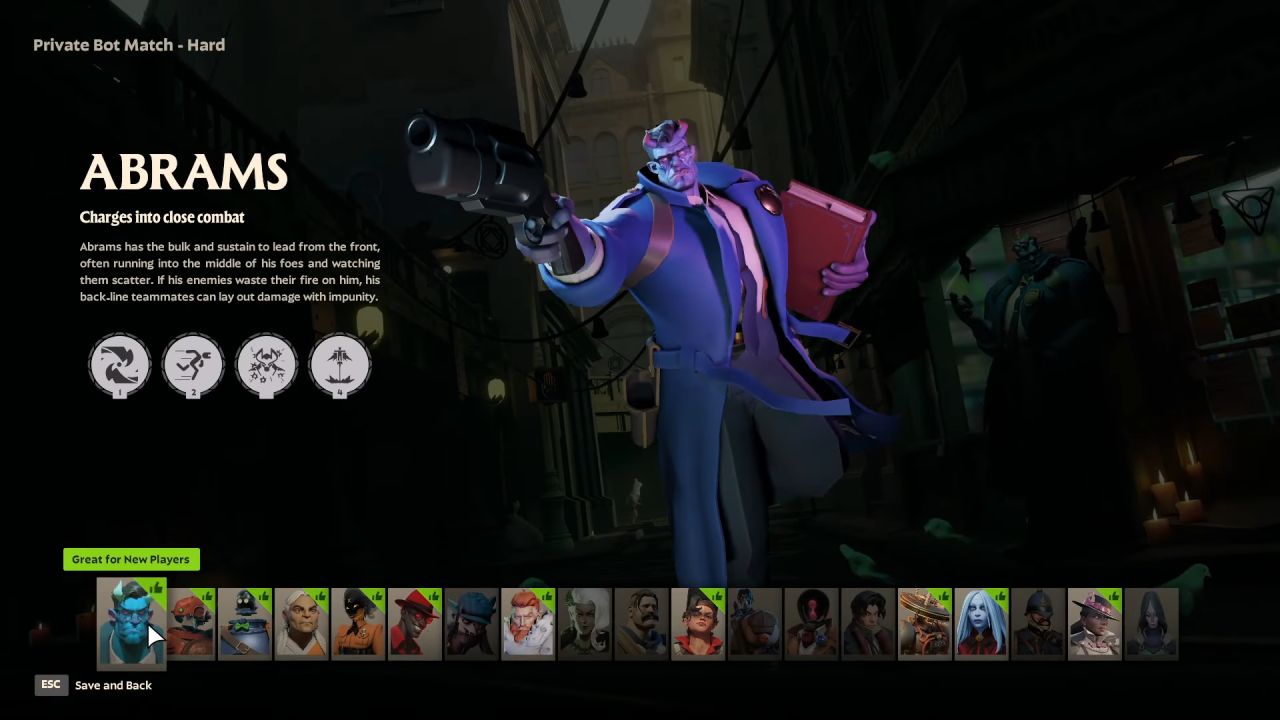The height and width of the screenshot is (720, 1280).
Task: Pick Wraith in the pink-banded hat
Action: point(1094,623)
